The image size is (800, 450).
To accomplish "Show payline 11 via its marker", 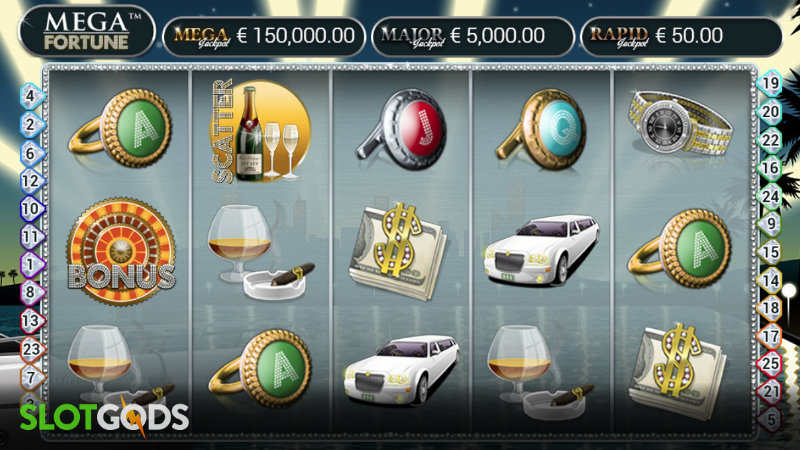I will tap(30, 237).
